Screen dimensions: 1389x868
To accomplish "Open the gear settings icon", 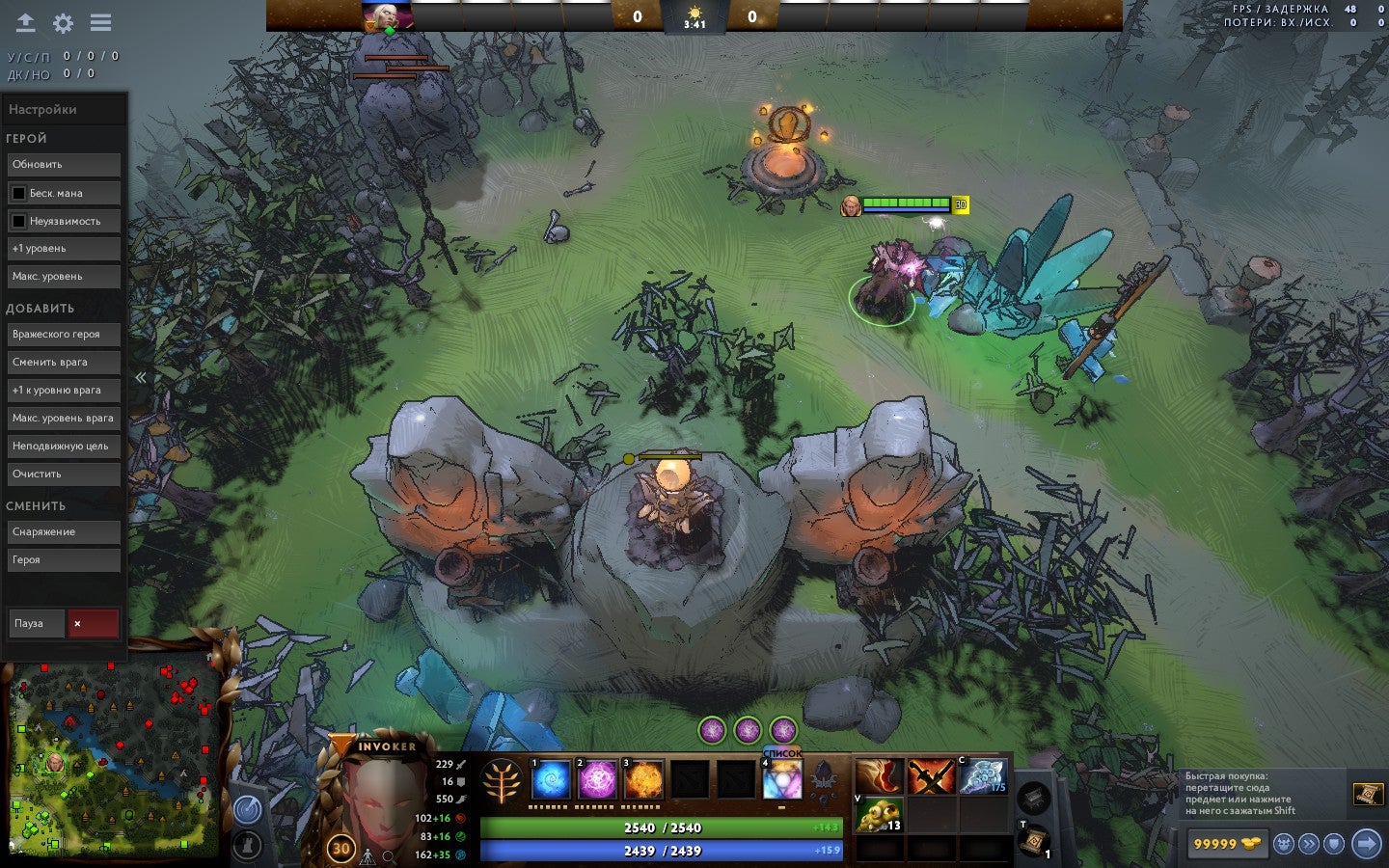I will [x=64, y=23].
